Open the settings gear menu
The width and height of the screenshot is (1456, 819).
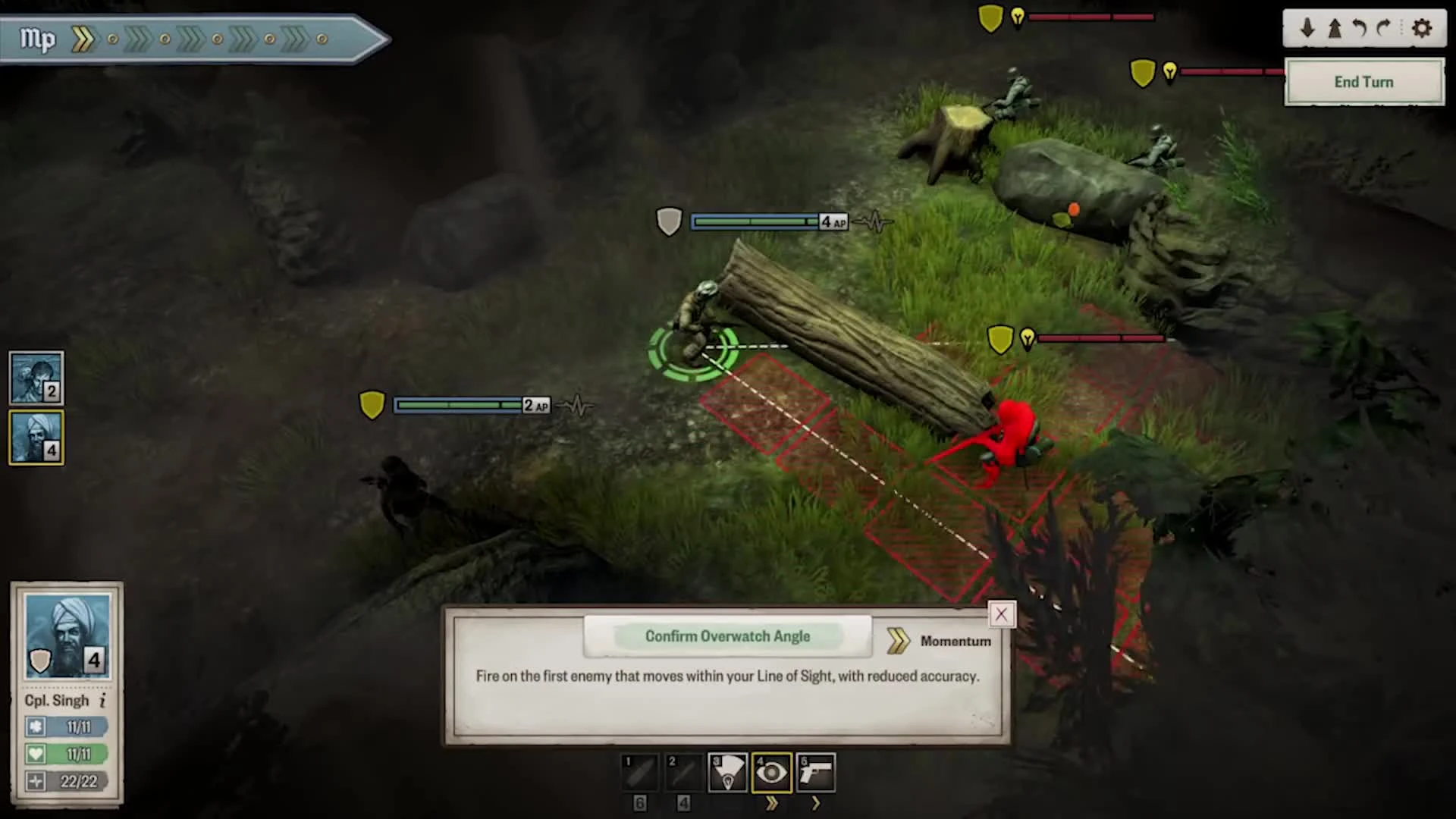point(1422,29)
